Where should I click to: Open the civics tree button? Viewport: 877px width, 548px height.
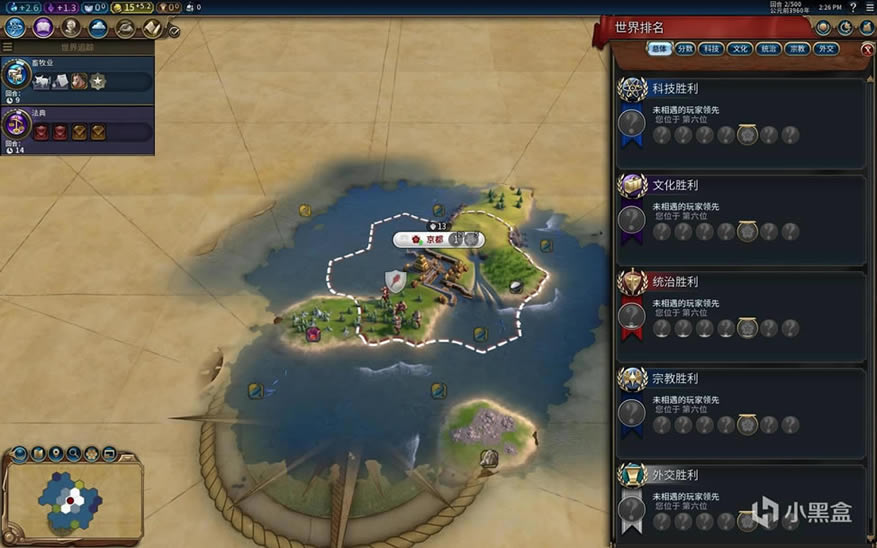click(43, 27)
